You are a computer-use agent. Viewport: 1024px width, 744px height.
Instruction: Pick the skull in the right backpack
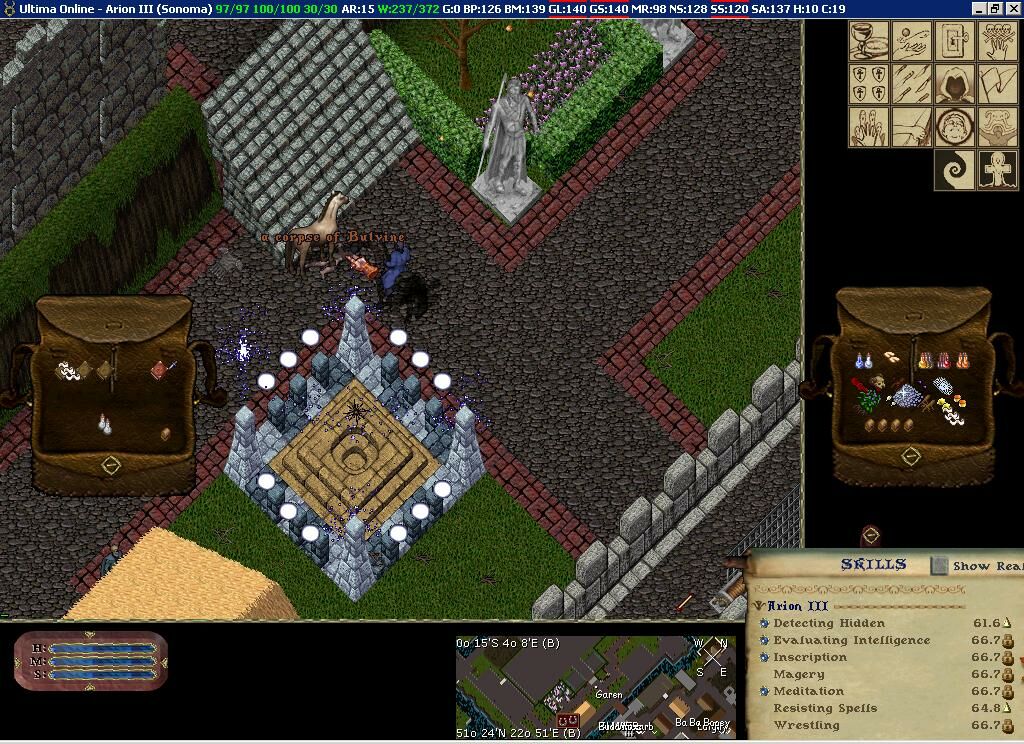(x=879, y=382)
